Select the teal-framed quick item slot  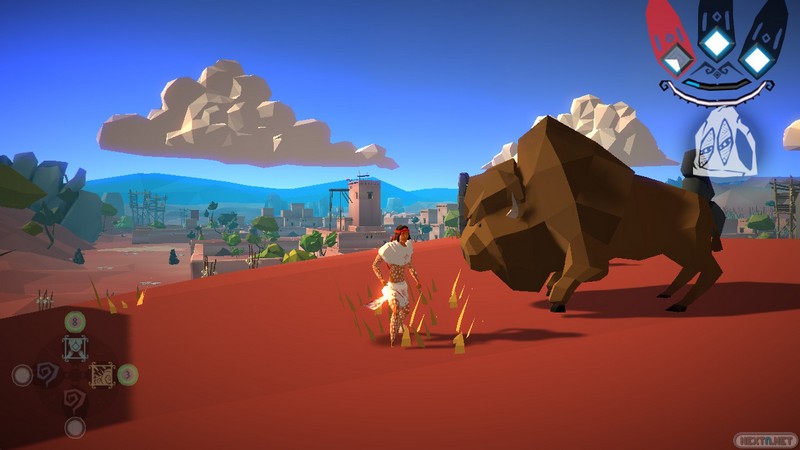(76, 347)
